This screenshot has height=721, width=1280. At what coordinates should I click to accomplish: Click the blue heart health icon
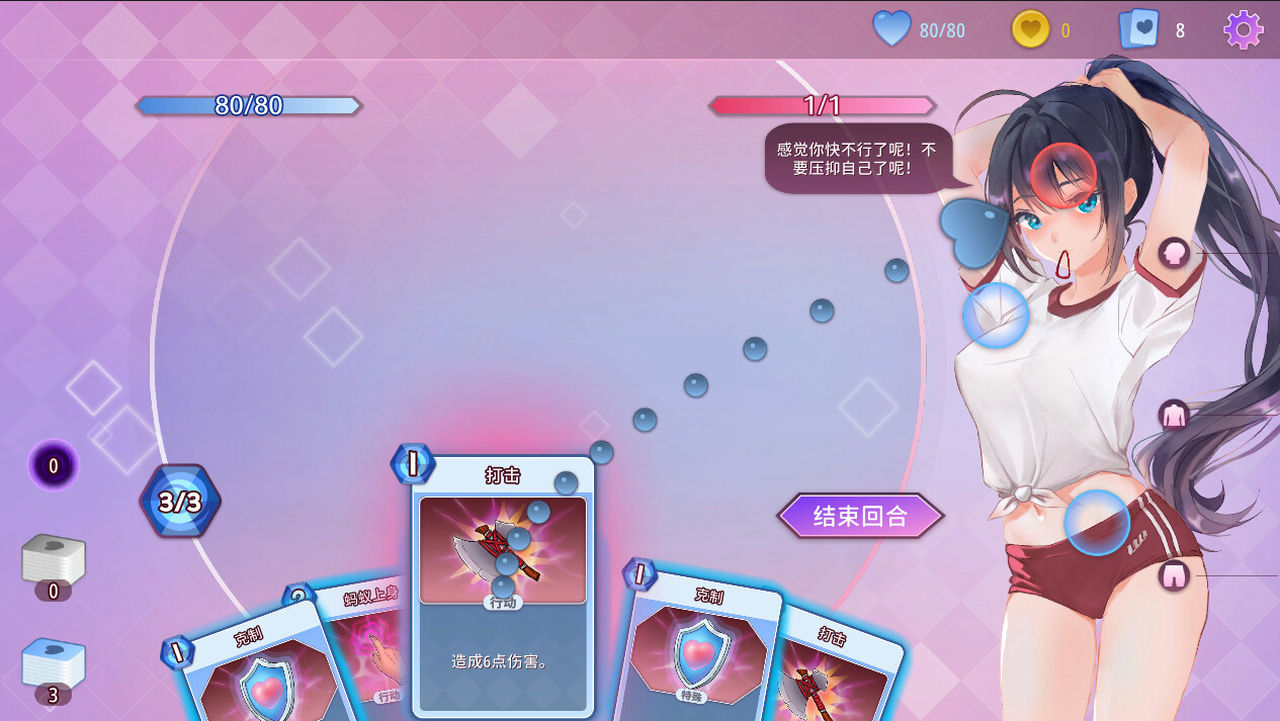click(893, 29)
